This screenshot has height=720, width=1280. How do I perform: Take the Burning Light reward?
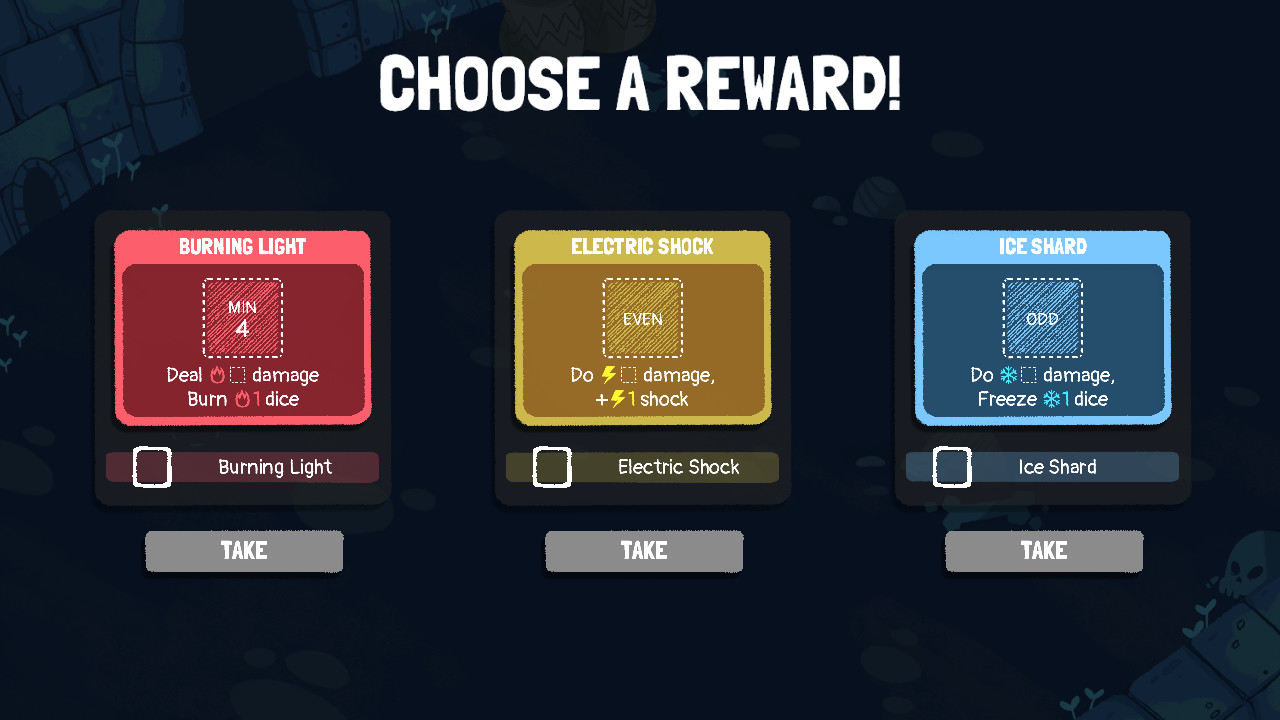[x=244, y=550]
